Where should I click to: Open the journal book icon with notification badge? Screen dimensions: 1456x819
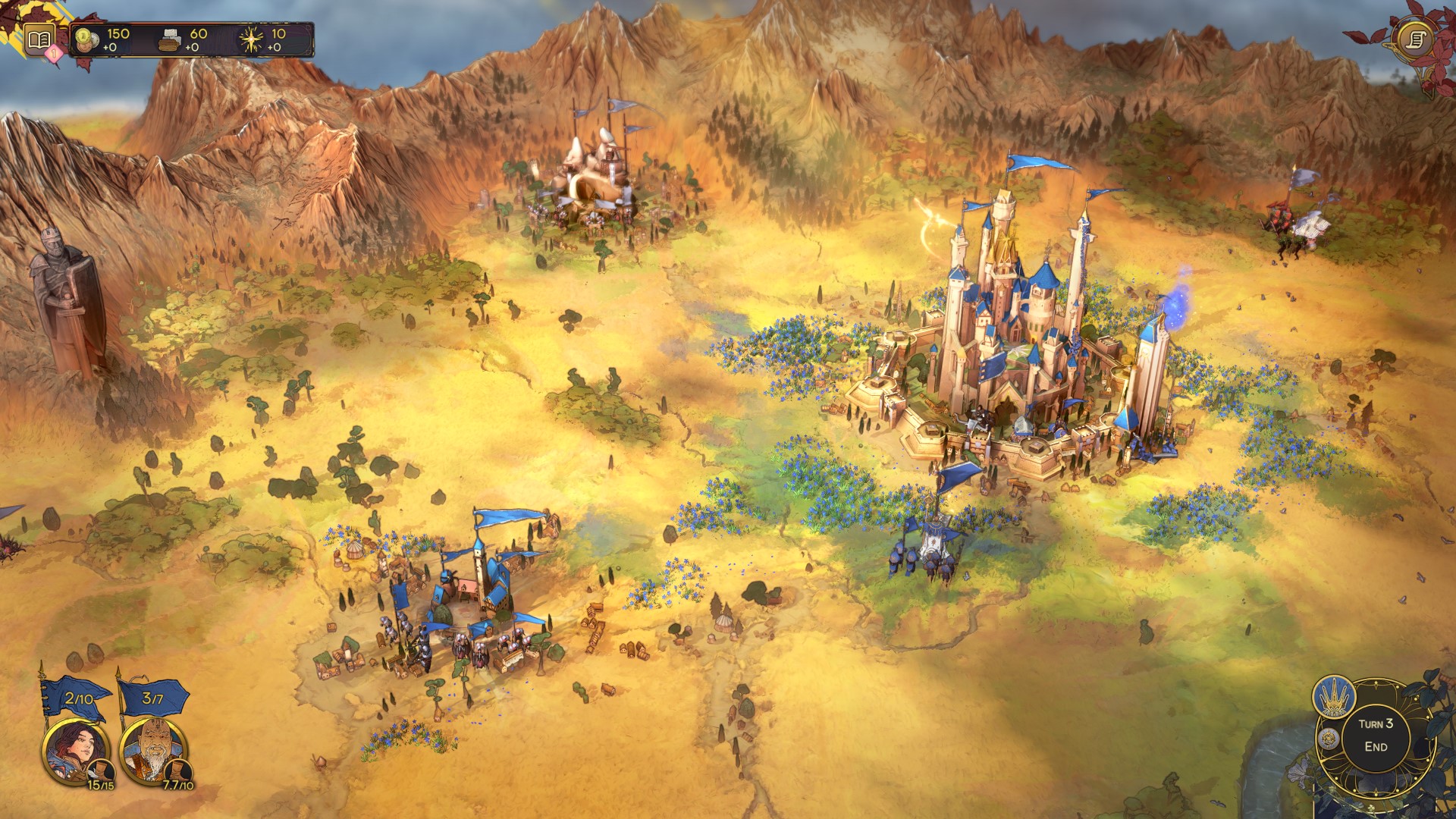point(39,39)
